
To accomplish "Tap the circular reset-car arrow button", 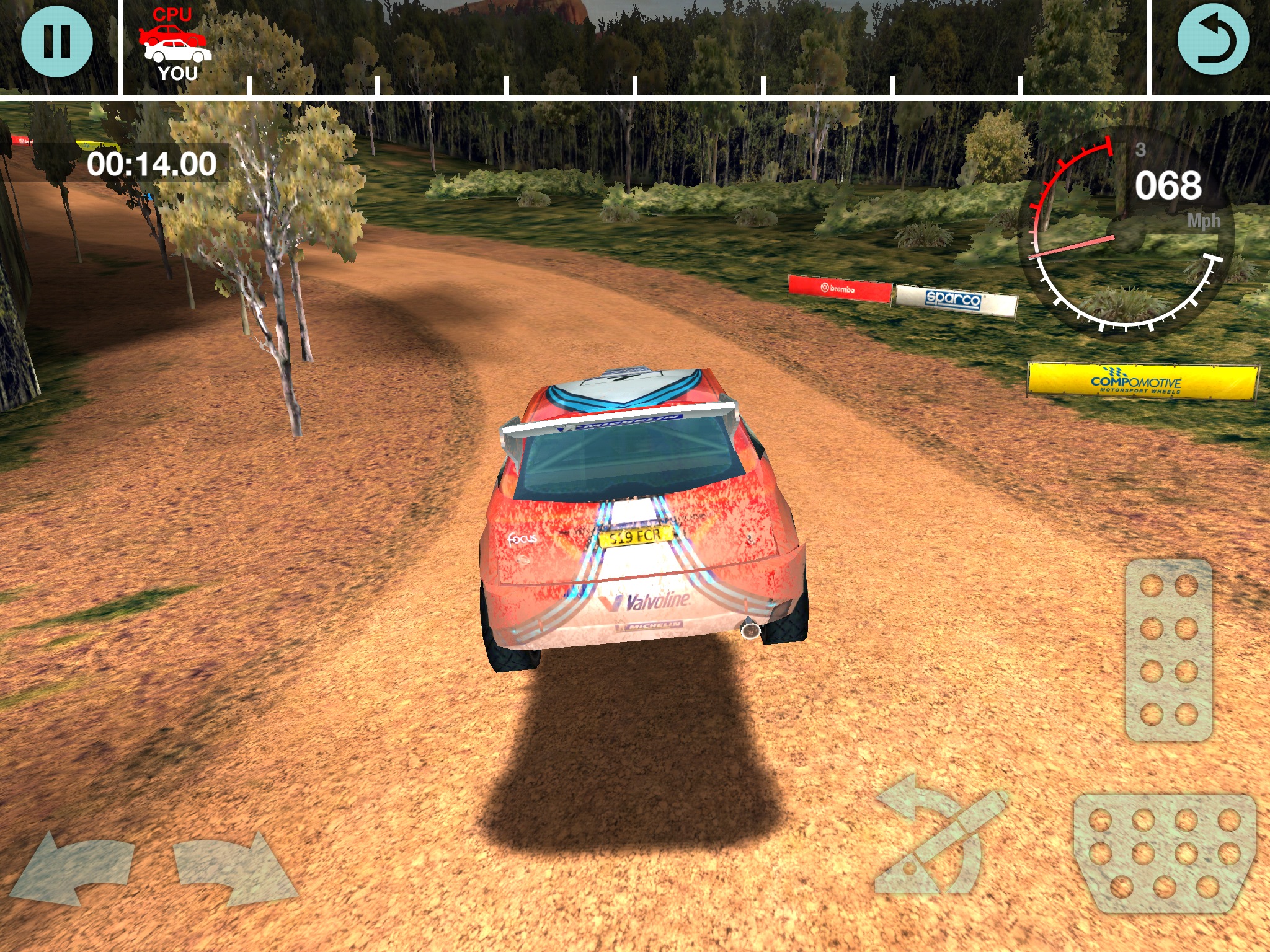I will coord(1212,41).
